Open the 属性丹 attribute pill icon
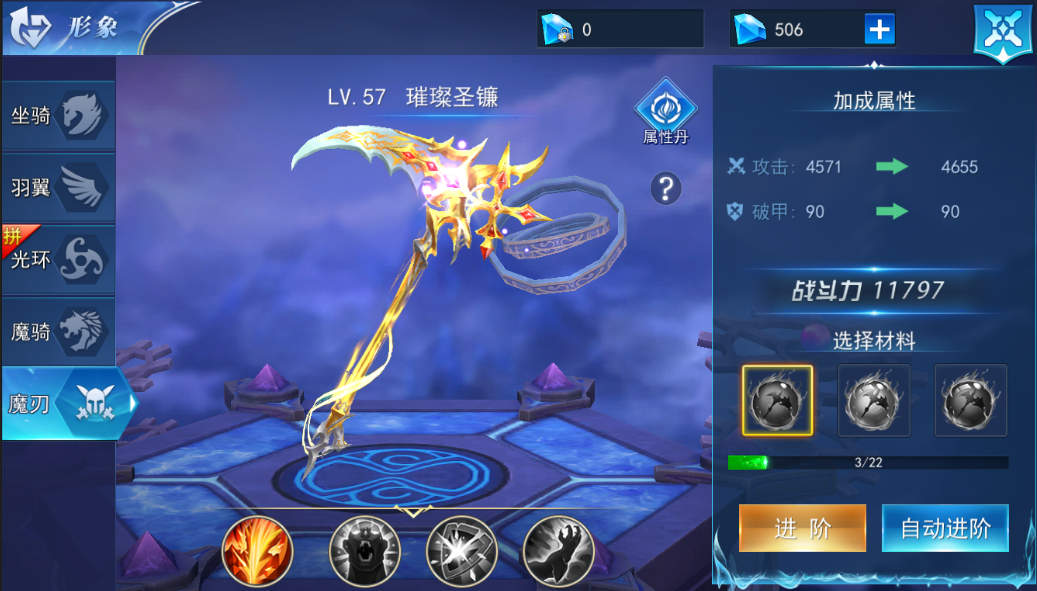This screenshot has height=591, width=1037. tap(665, 112)
